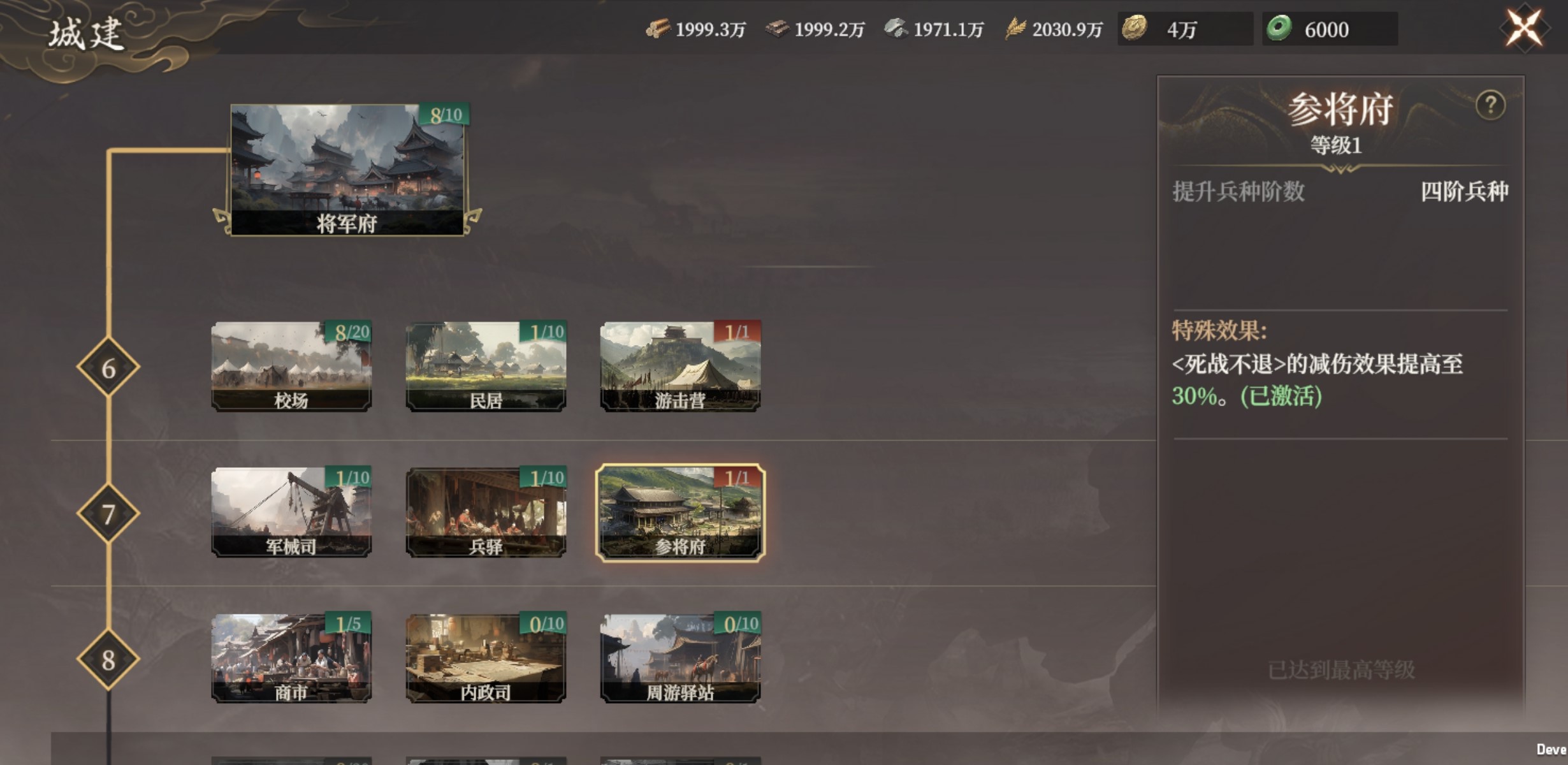Open the 商市 market building tile

pos(291,658)
